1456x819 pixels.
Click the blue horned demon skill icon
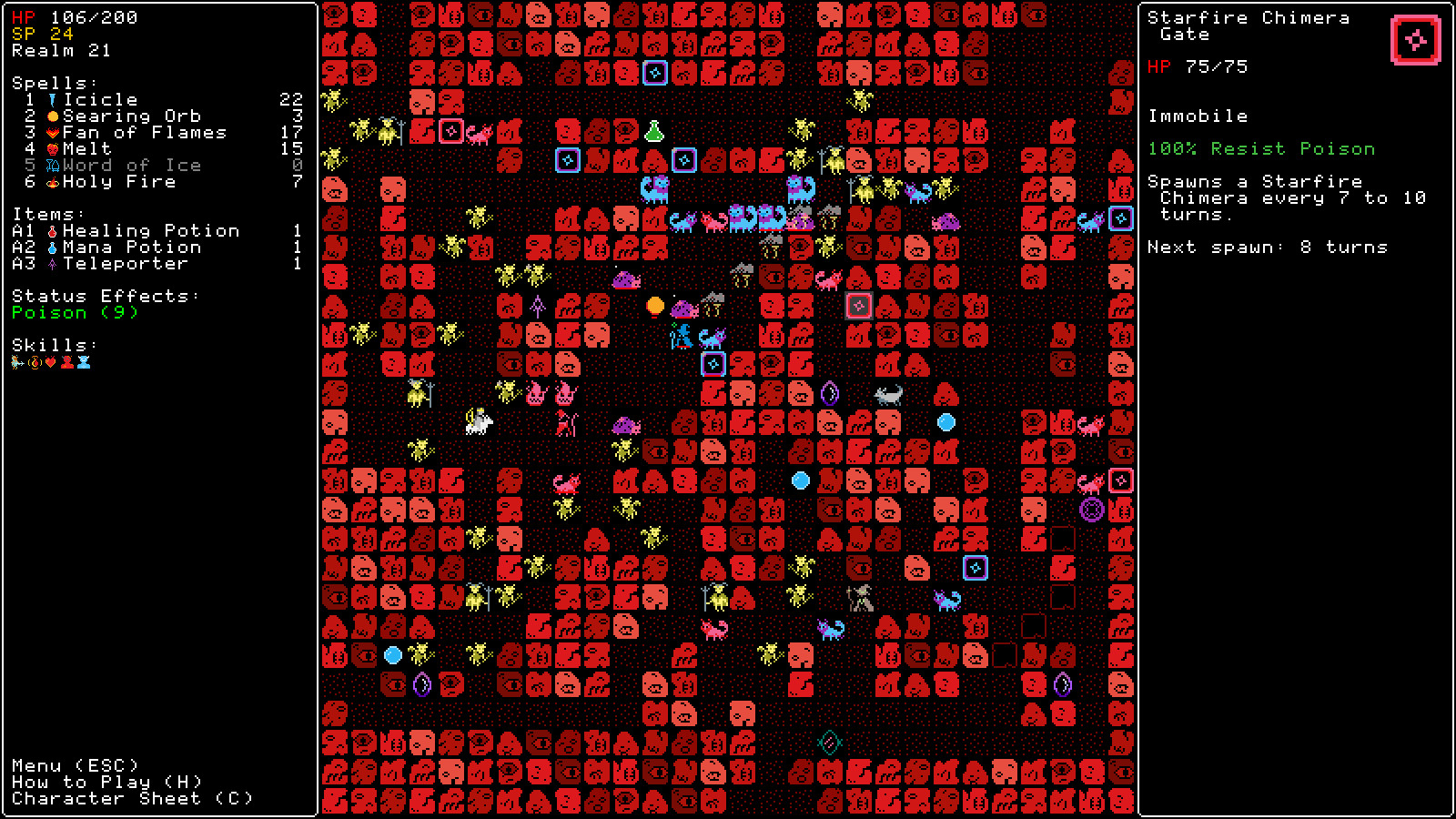point(84,361)
